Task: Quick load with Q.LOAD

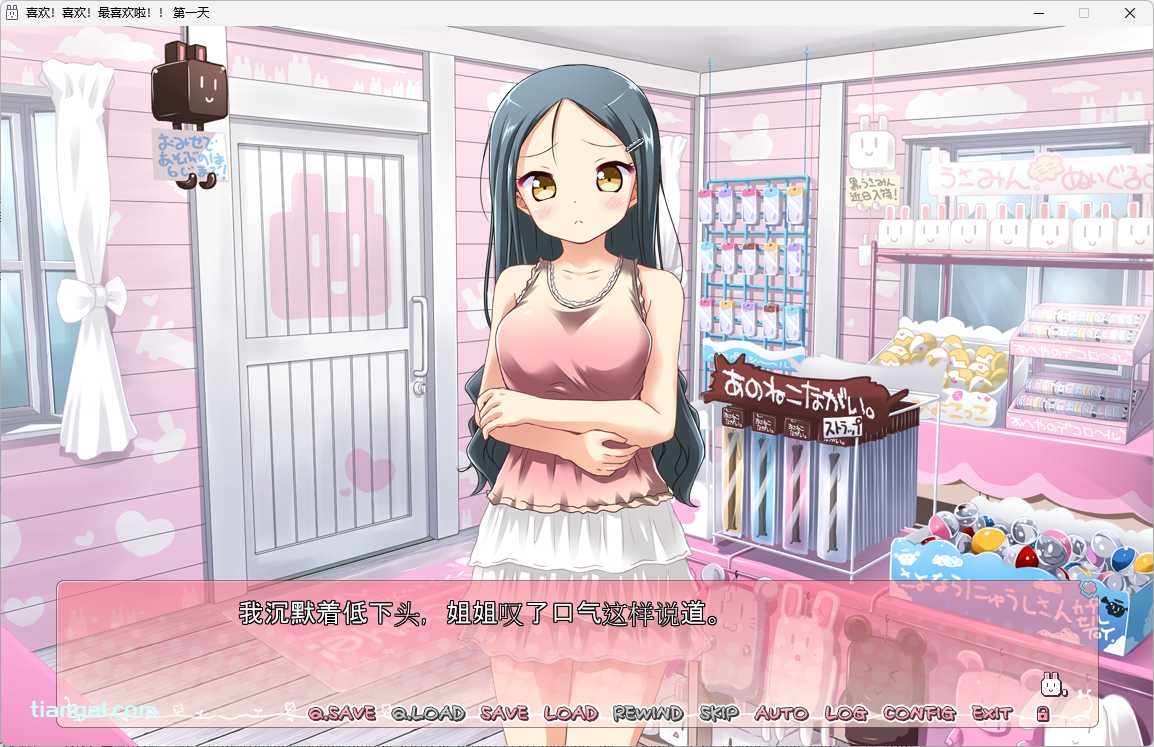Action: click(x=428, y=713)
